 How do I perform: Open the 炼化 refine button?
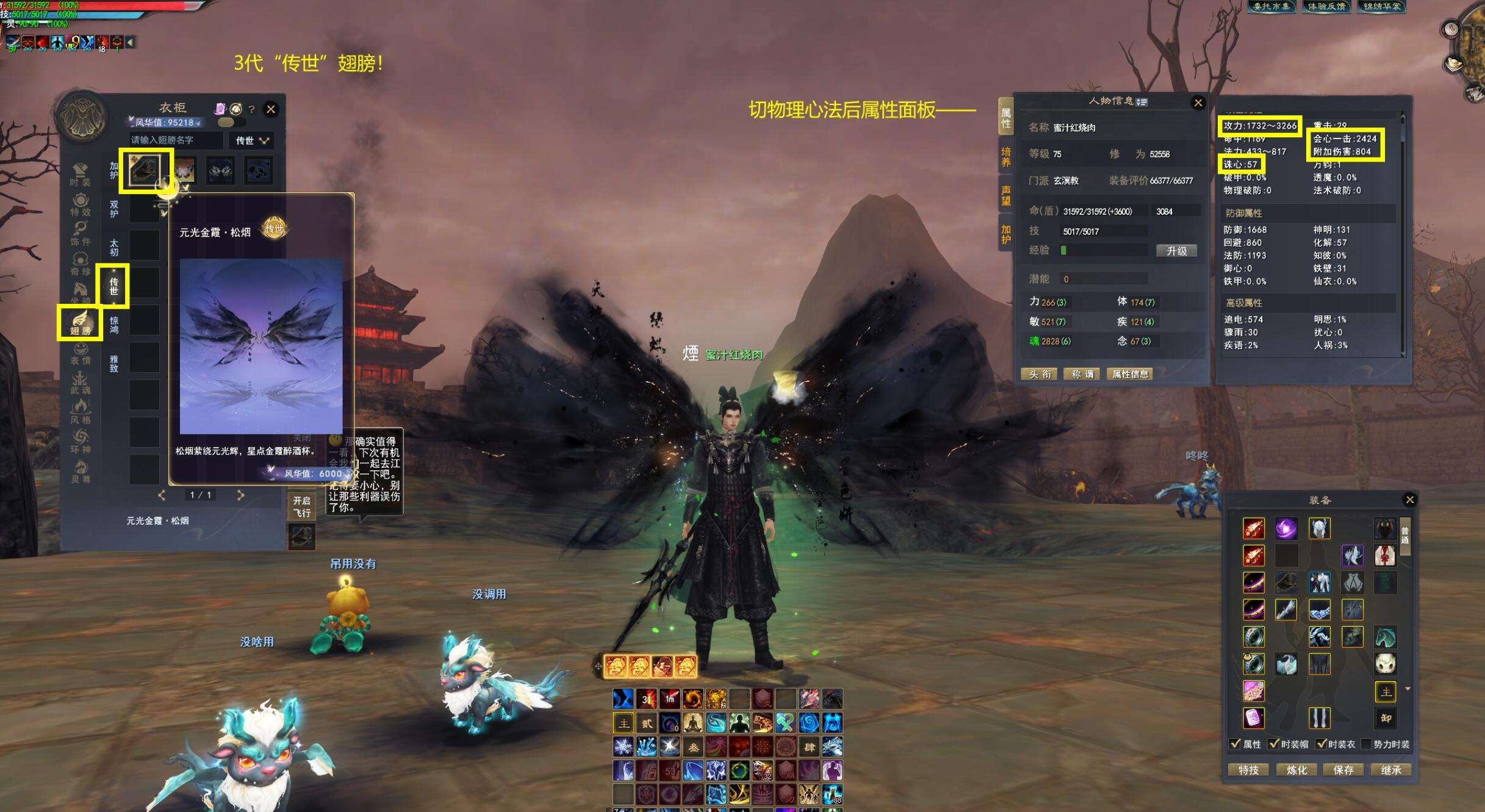[1296, 770]
